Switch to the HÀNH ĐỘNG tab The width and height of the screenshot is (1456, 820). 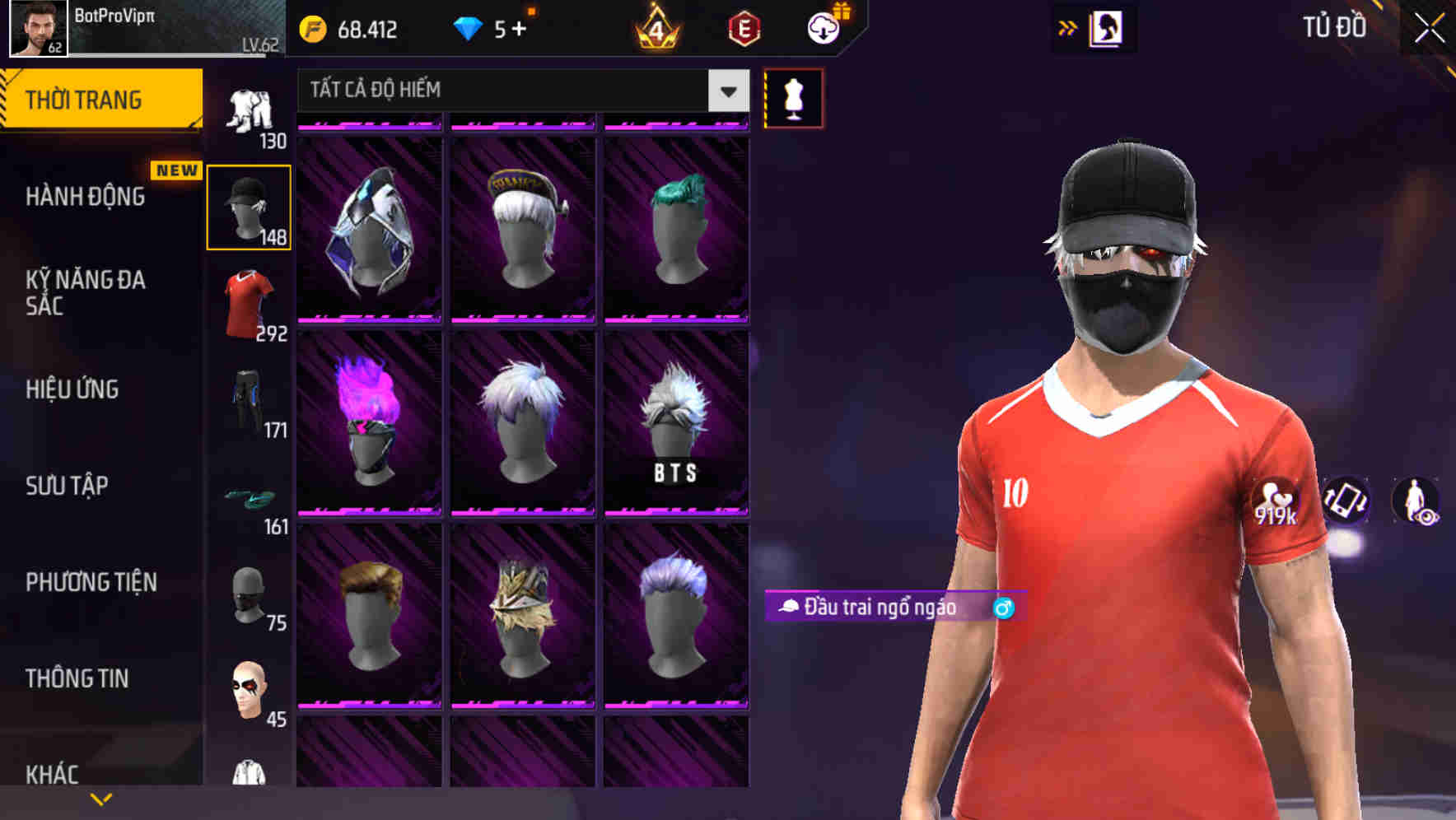pyautogui.click(x=86, y=196)
